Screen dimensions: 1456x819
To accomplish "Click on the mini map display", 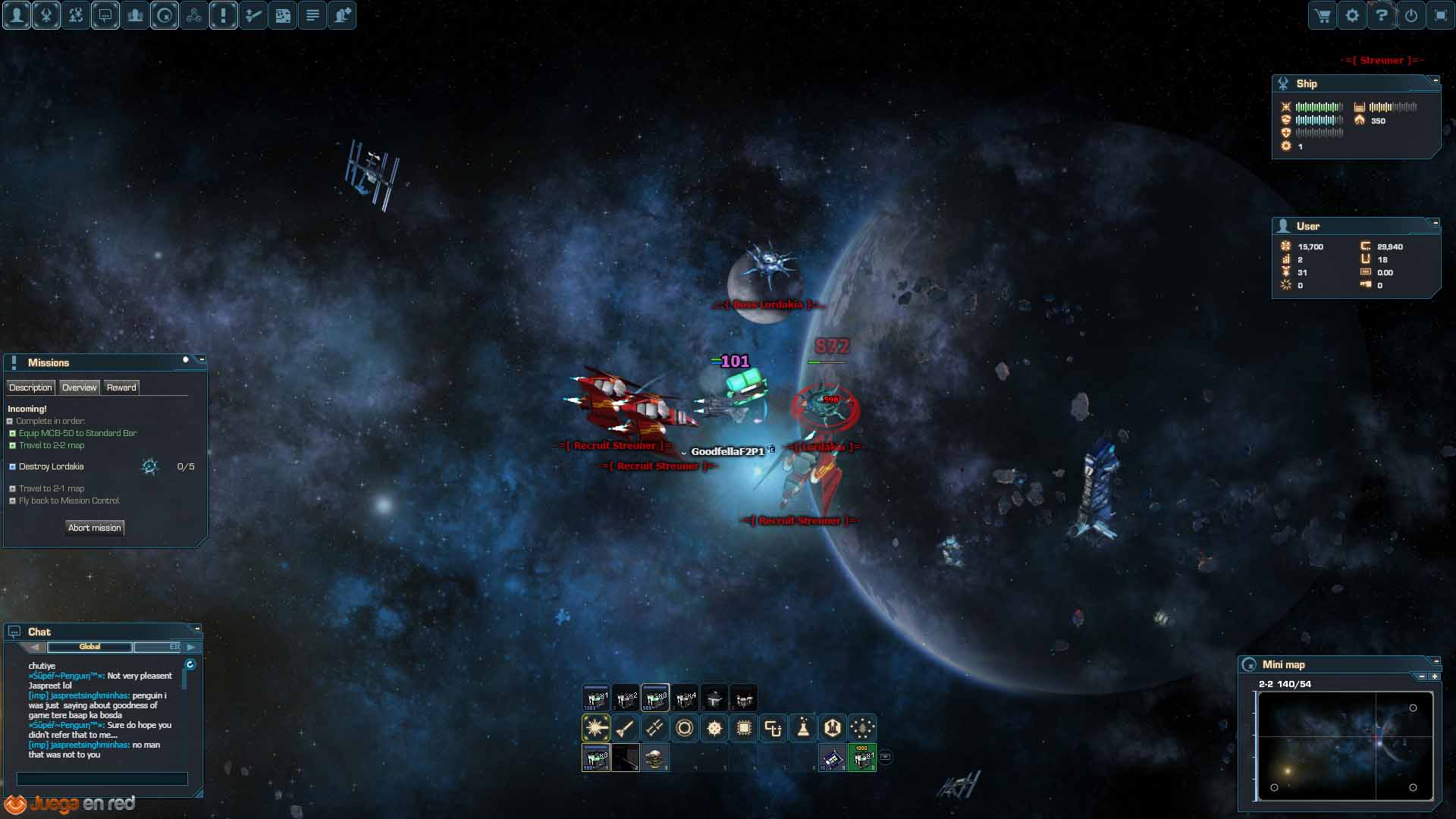I will point(1344,745).
